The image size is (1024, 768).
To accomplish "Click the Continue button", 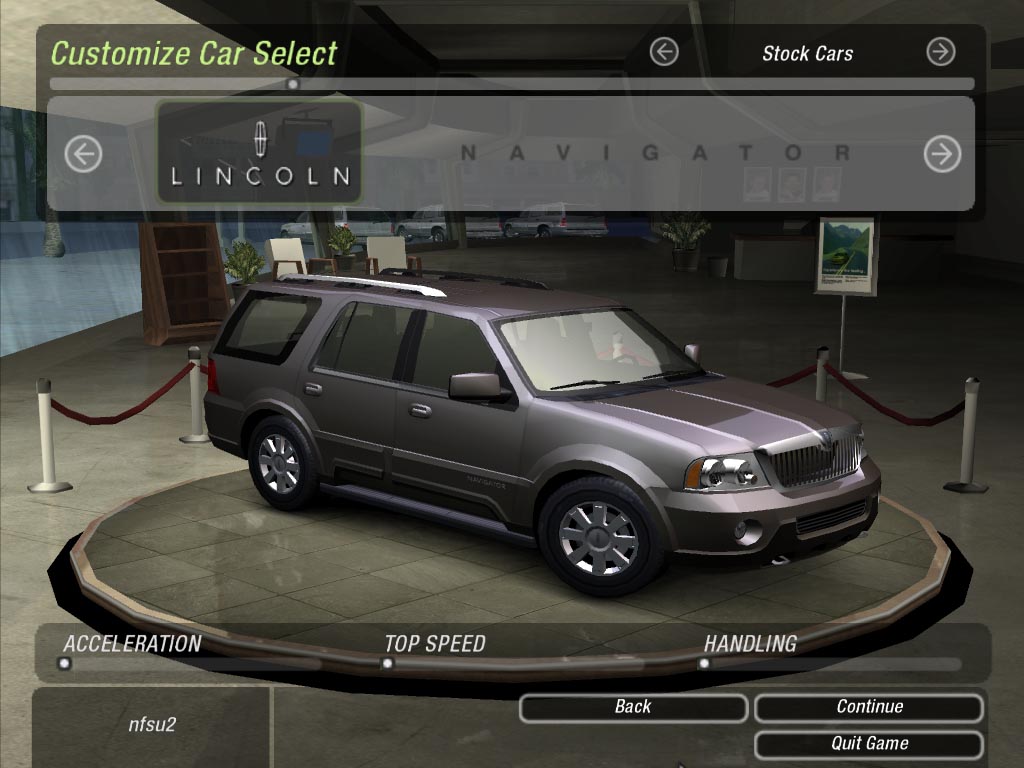I will (x=868, y=707).
